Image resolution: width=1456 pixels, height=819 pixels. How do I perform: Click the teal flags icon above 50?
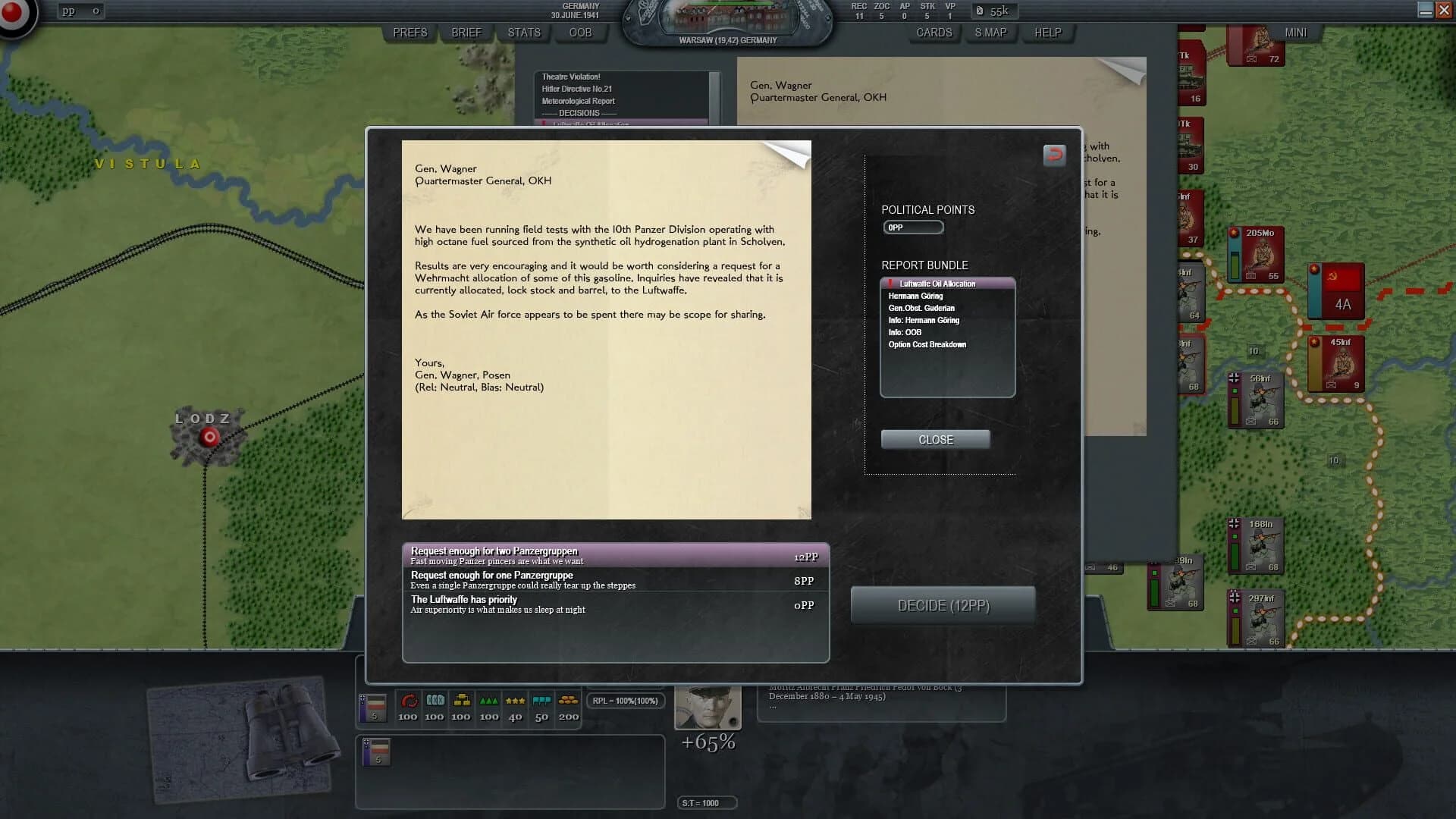541,701
